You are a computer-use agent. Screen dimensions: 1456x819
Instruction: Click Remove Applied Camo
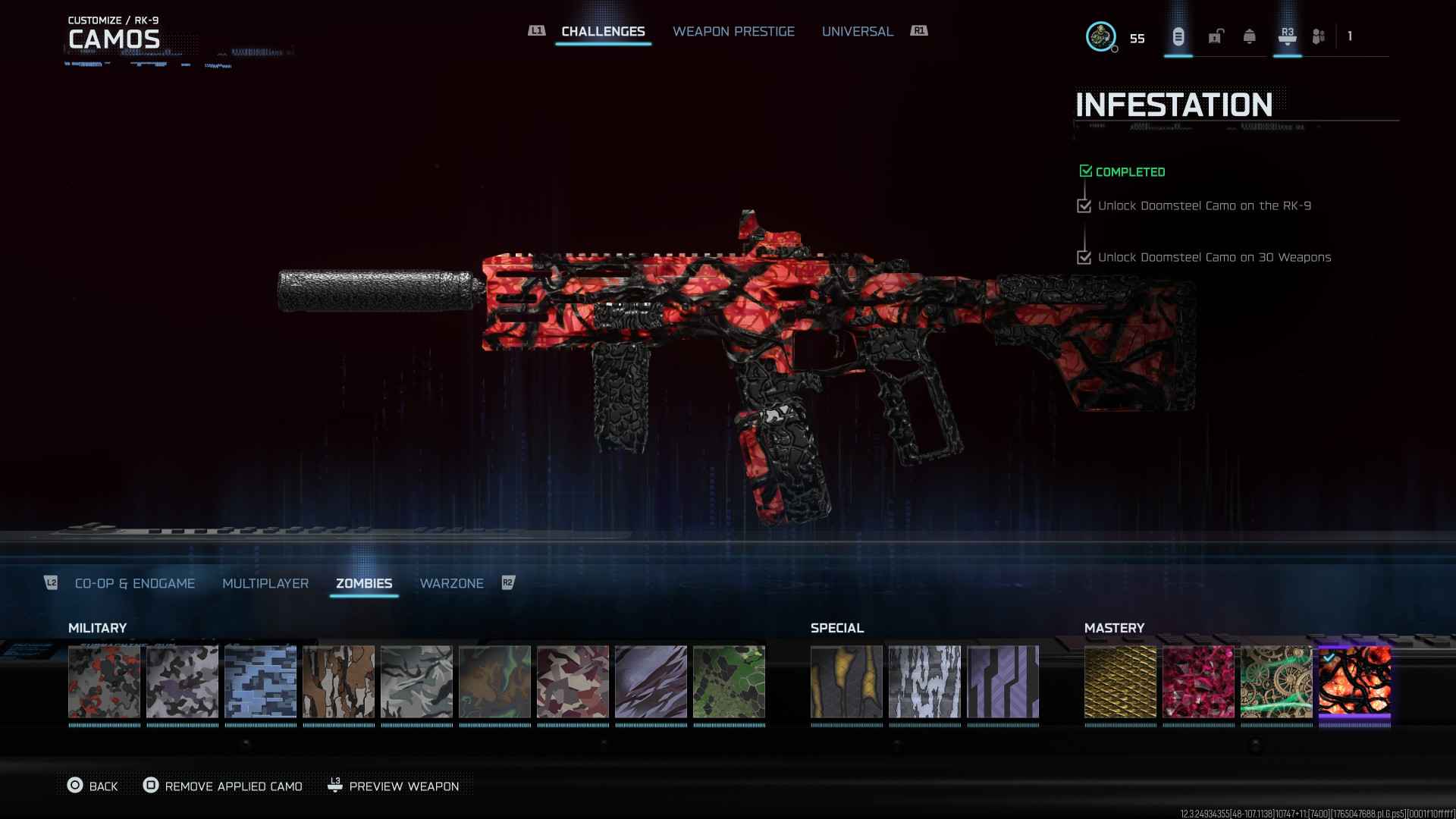223,786
